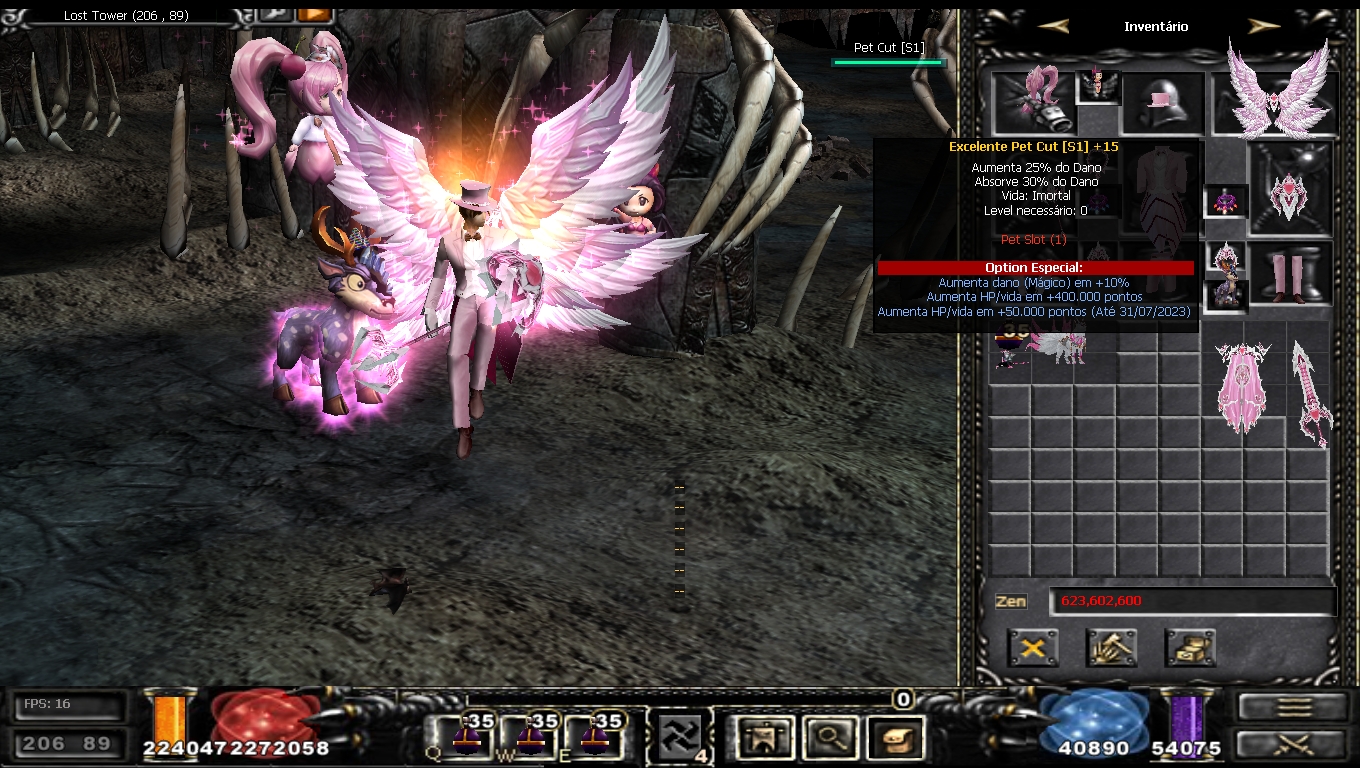Click the orange play arrow button
Screen dimensions: 1360x768
click(x=313, y=14)
